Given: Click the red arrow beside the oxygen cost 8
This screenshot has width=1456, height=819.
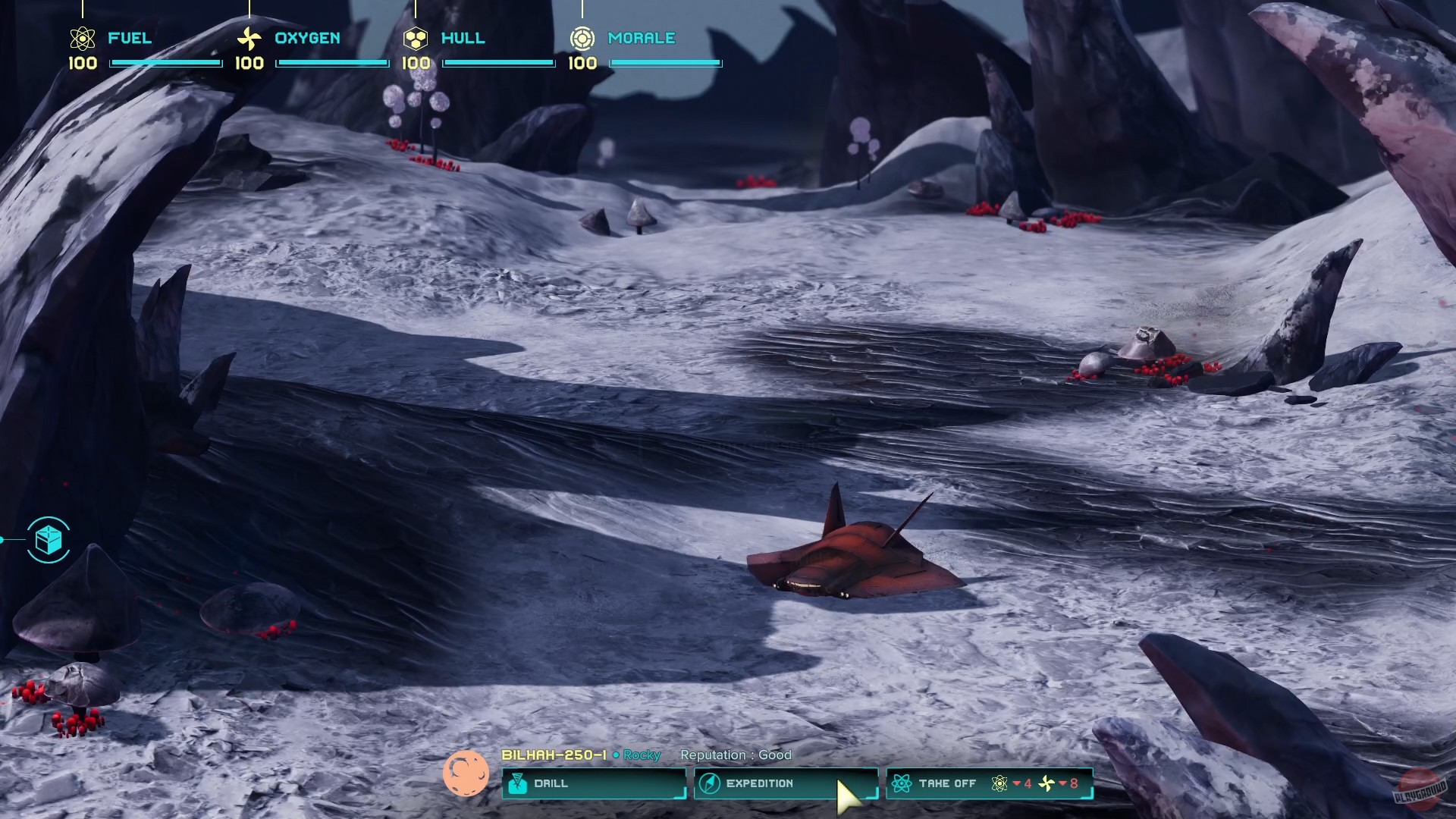Looking at the screenshot, I should point(1062,783).
